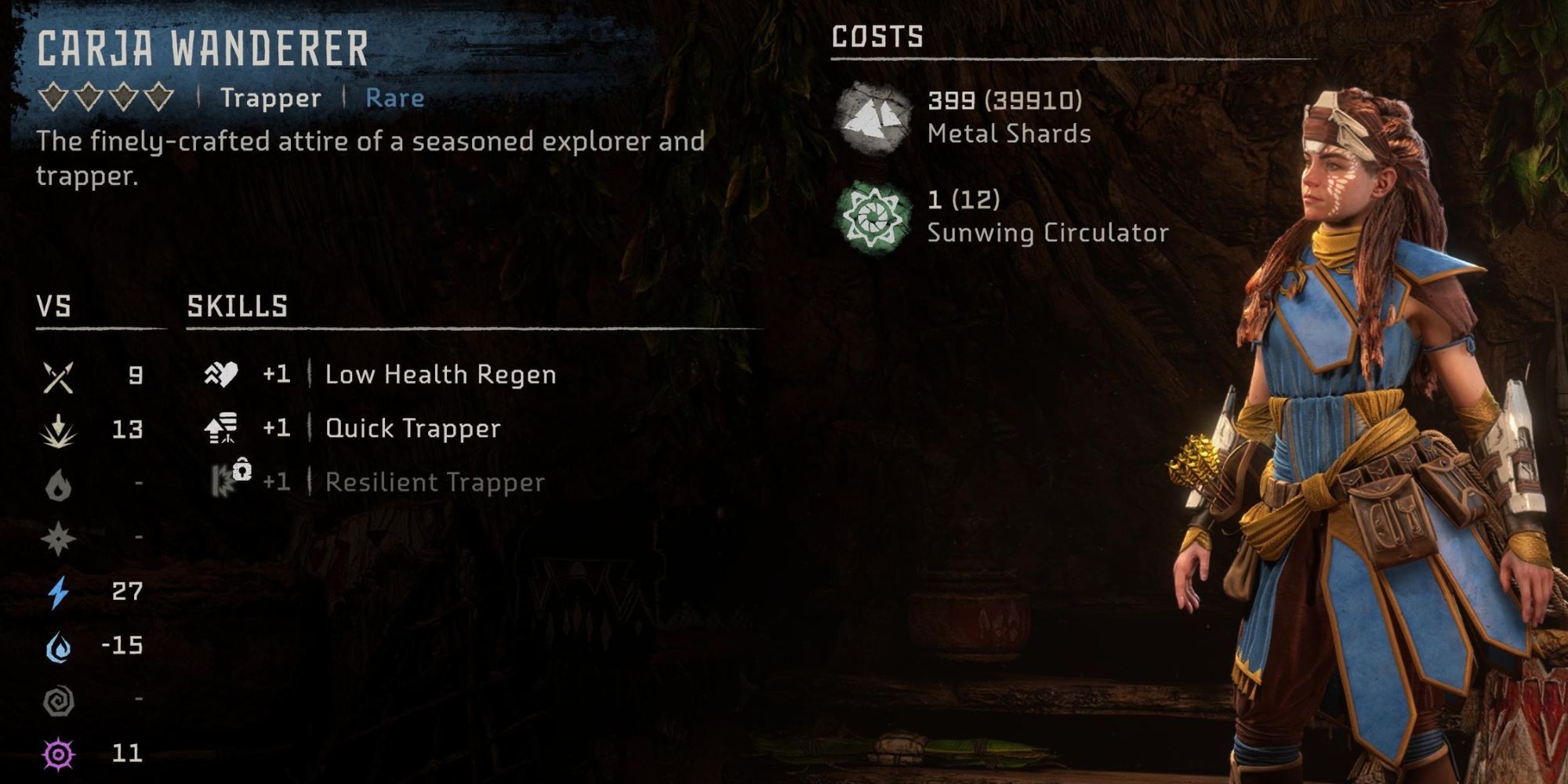Open the Trapper category label
This screenshot has width=1568, height=784.
[x=270, y=98]
